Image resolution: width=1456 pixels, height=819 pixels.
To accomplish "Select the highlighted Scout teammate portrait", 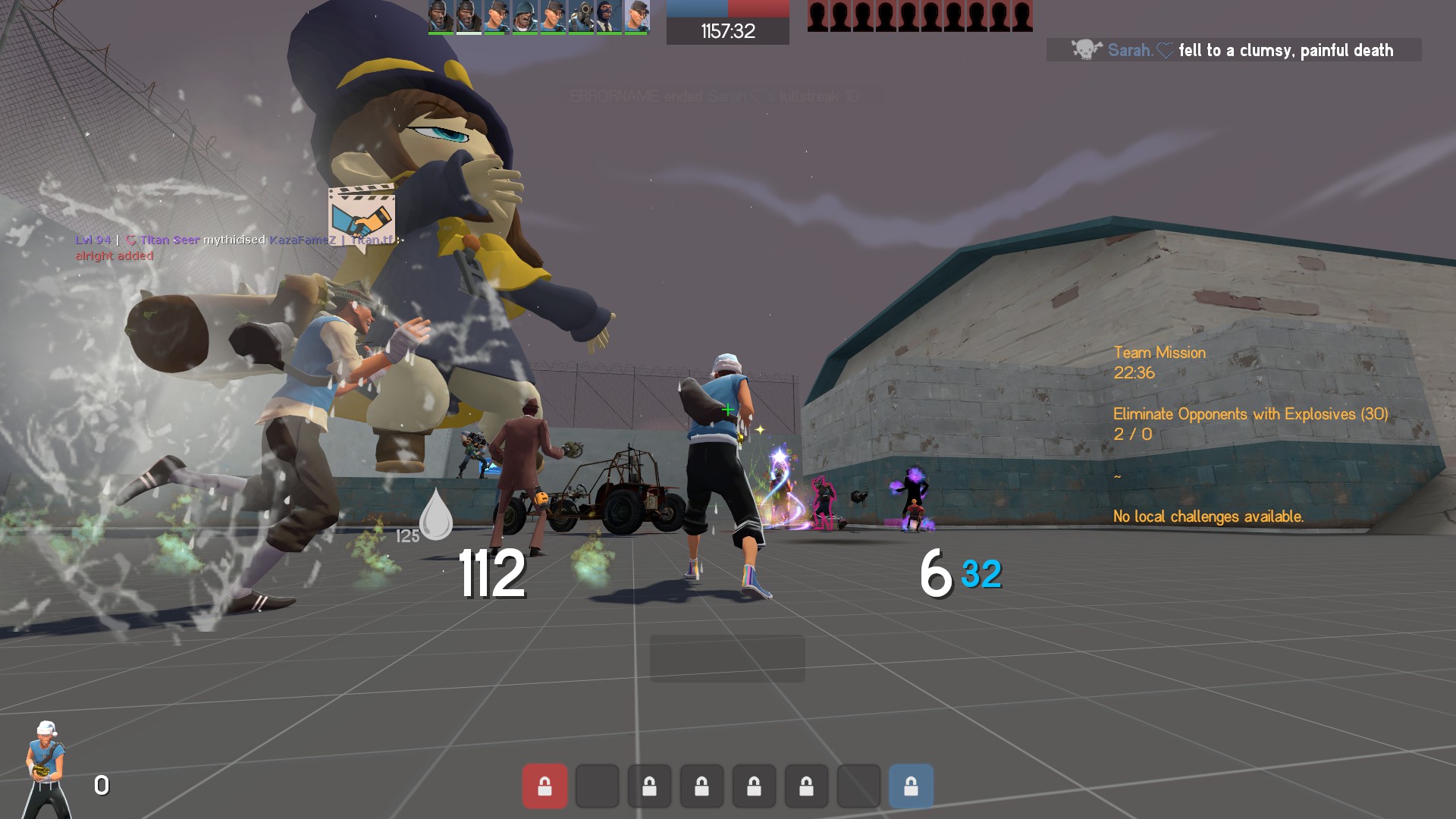I will (x=637, y=17).
